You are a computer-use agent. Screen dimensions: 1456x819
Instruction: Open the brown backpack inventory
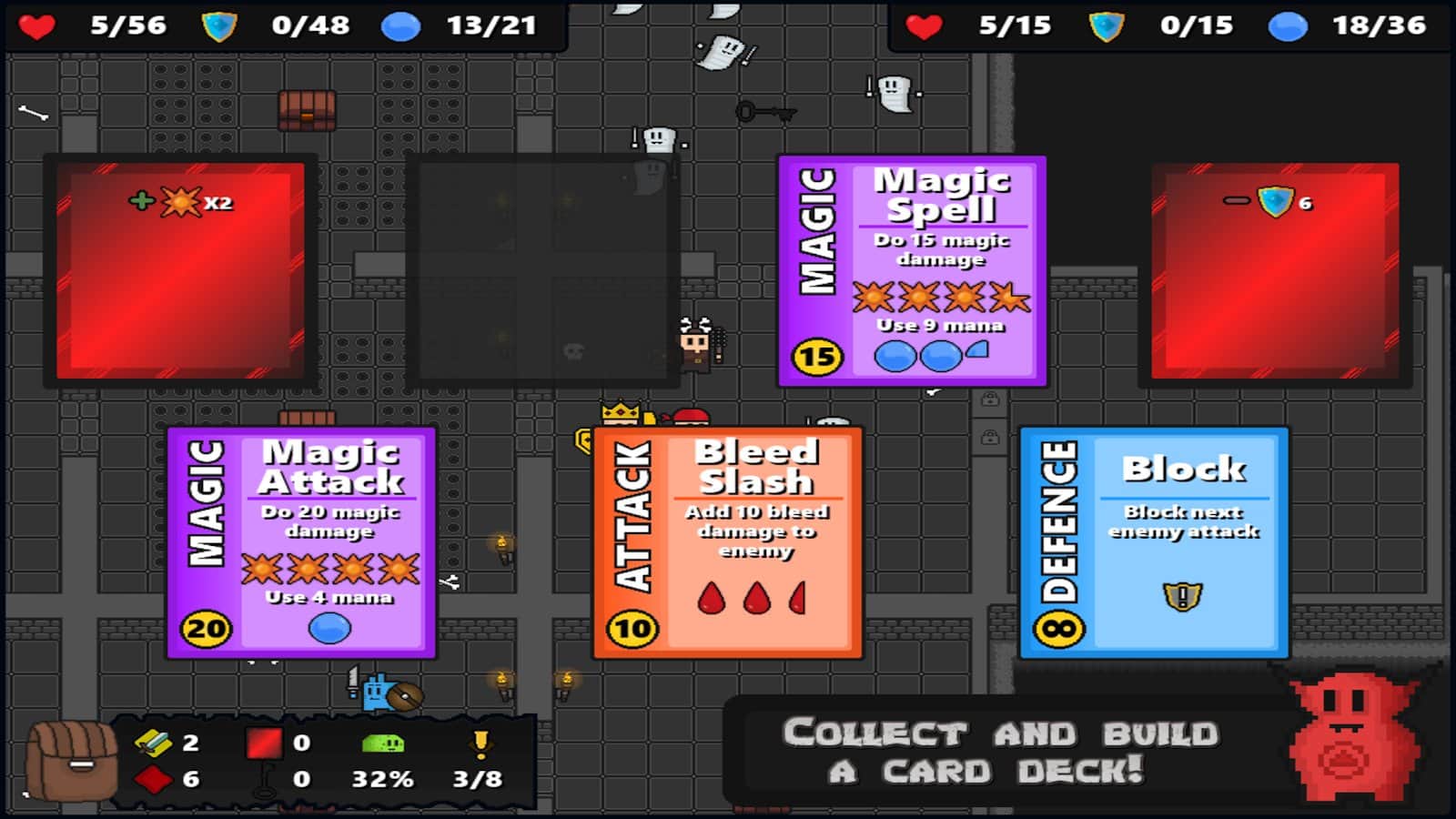click(71, 761)
